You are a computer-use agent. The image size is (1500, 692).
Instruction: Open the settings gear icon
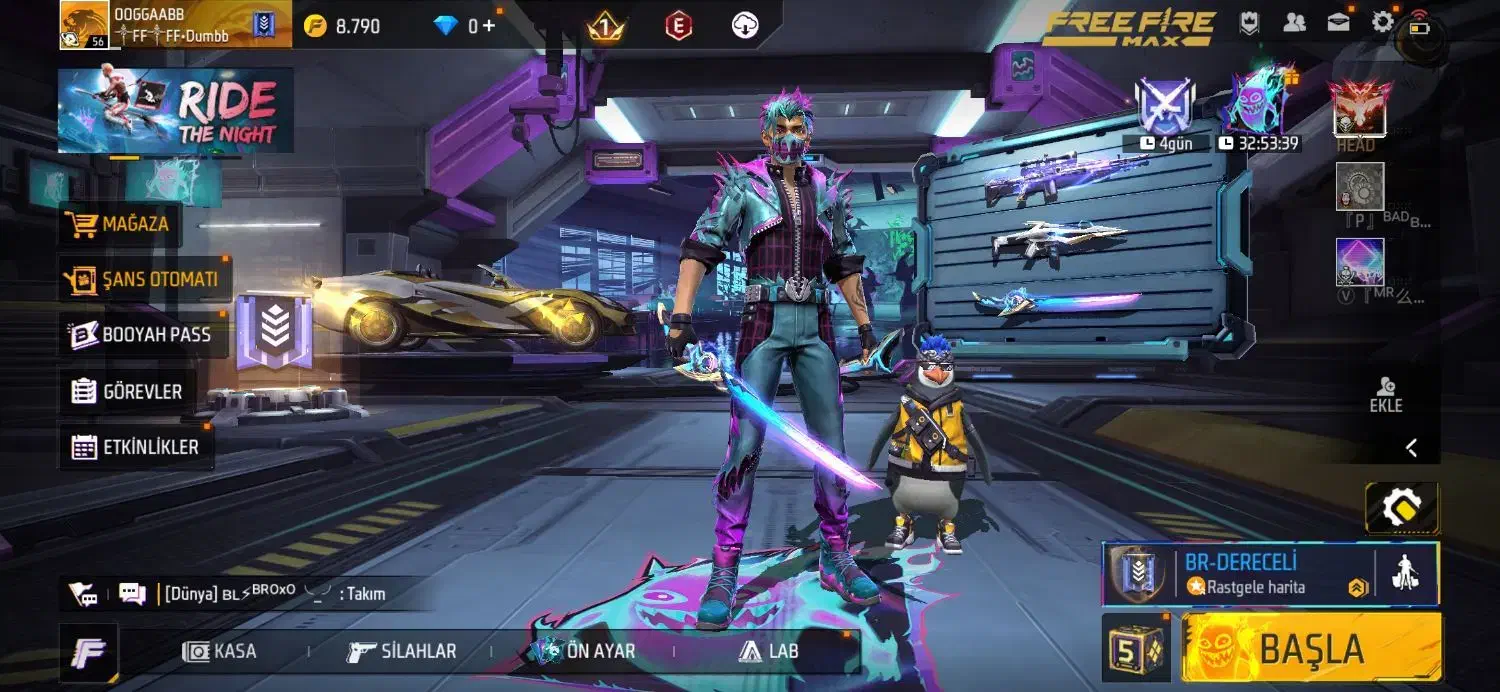click(1383, 22)
